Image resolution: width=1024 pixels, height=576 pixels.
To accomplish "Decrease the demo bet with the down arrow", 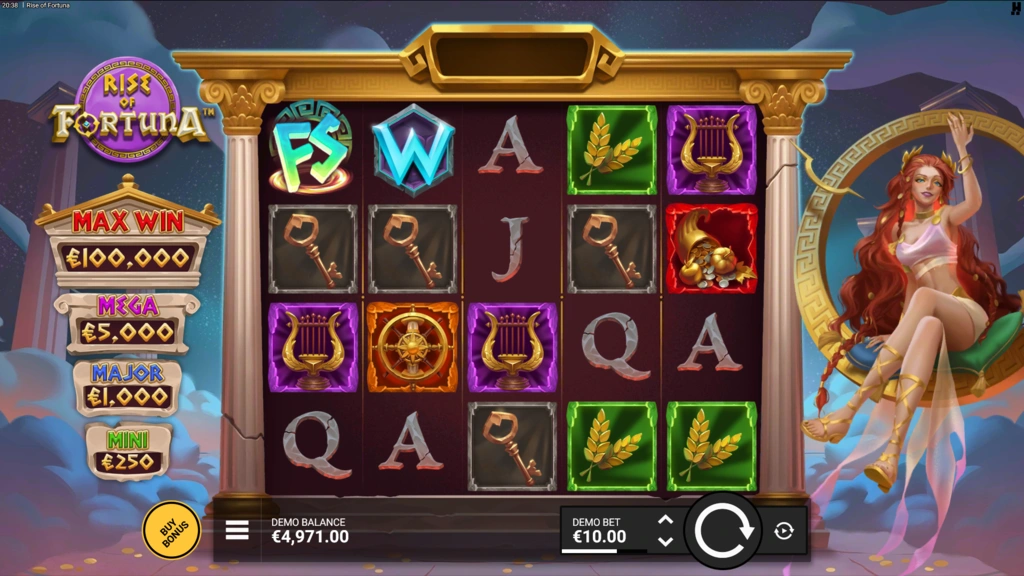I will point(665,541).
